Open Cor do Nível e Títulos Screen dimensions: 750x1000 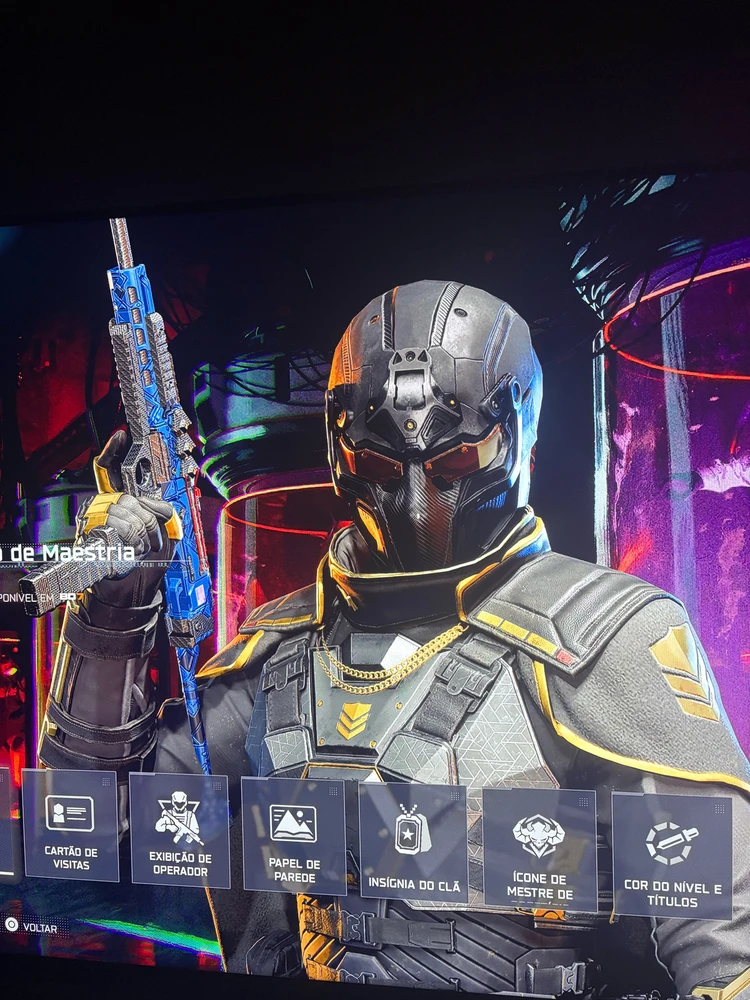click(672, 856)
